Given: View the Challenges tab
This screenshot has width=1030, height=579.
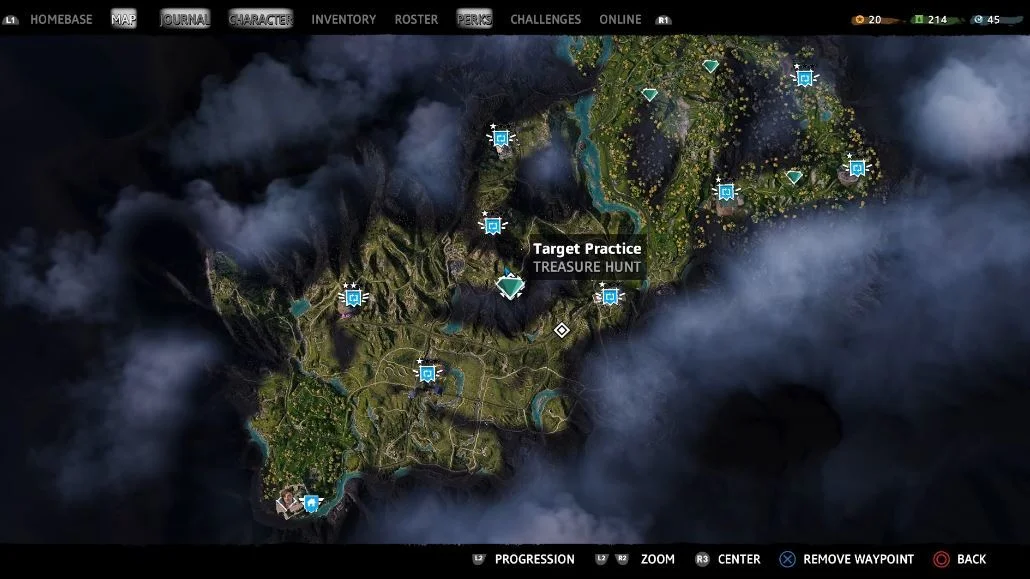Looking at the screenshot, I should click(x=545, y=19).
